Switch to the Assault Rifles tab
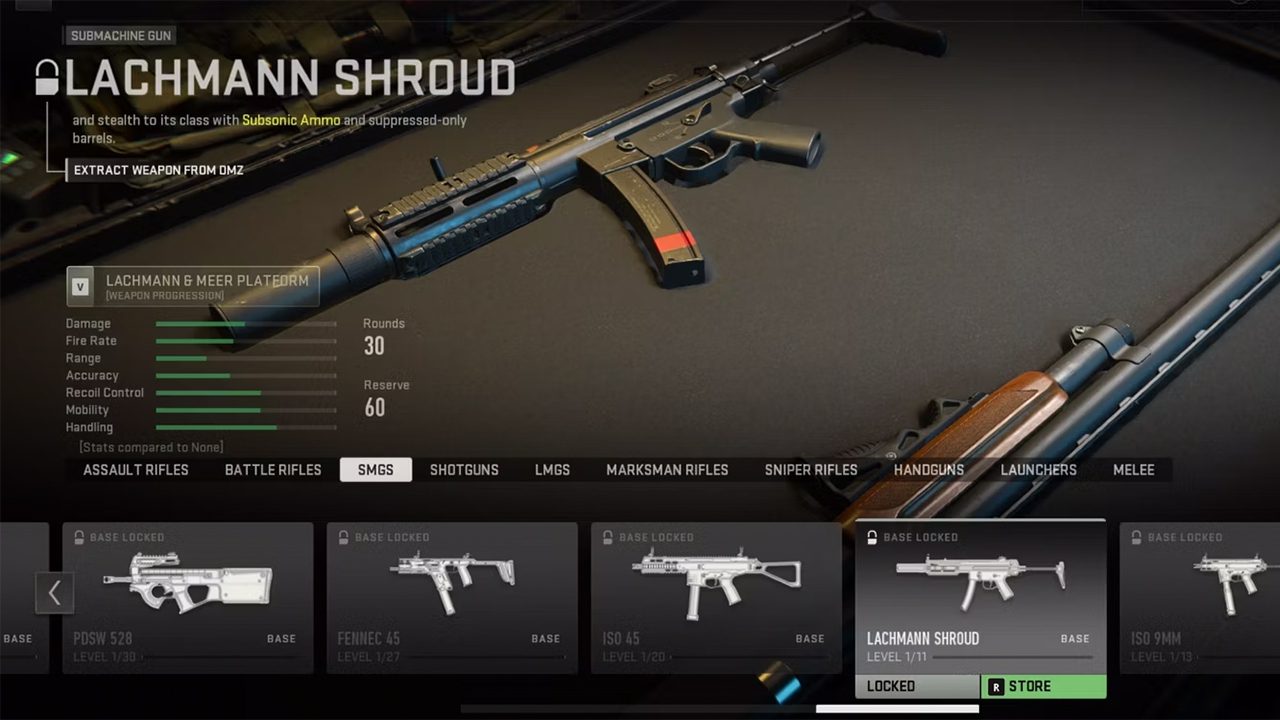This screenshot has width=1280, height=720. click(x=136, y=470)
